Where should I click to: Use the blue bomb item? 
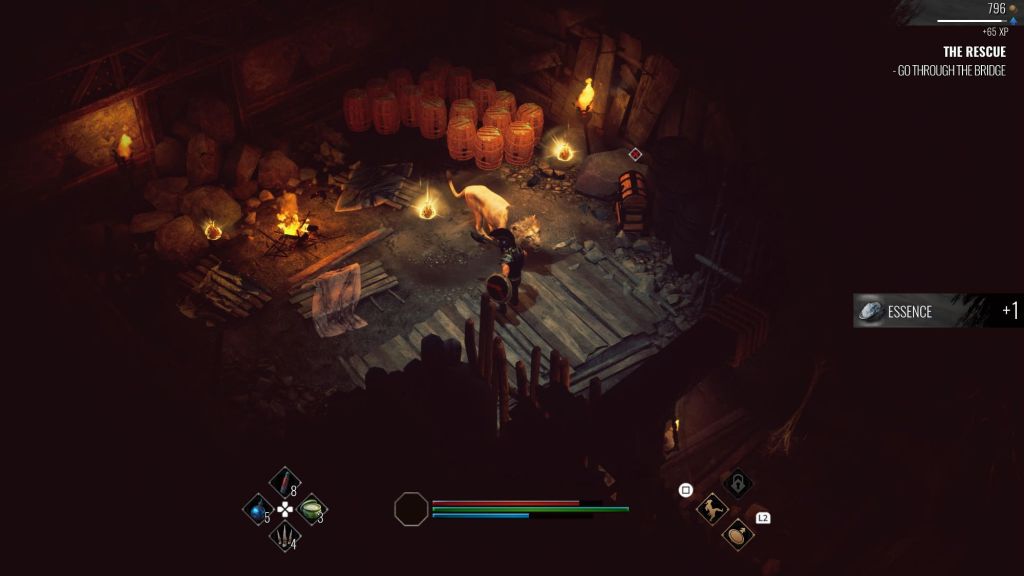click(258, 510)
